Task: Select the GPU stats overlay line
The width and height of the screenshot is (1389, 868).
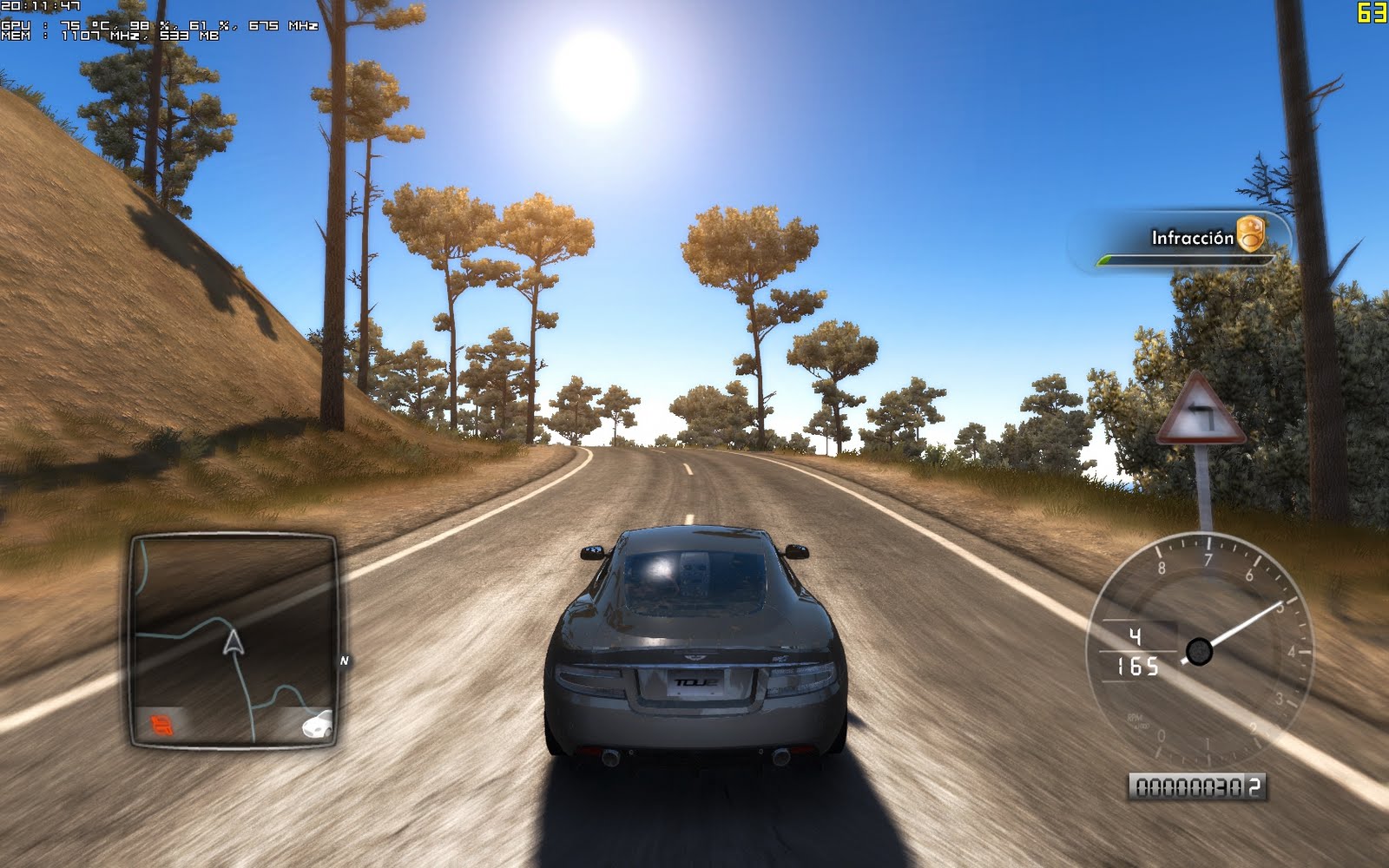Action: click(156, 27)
